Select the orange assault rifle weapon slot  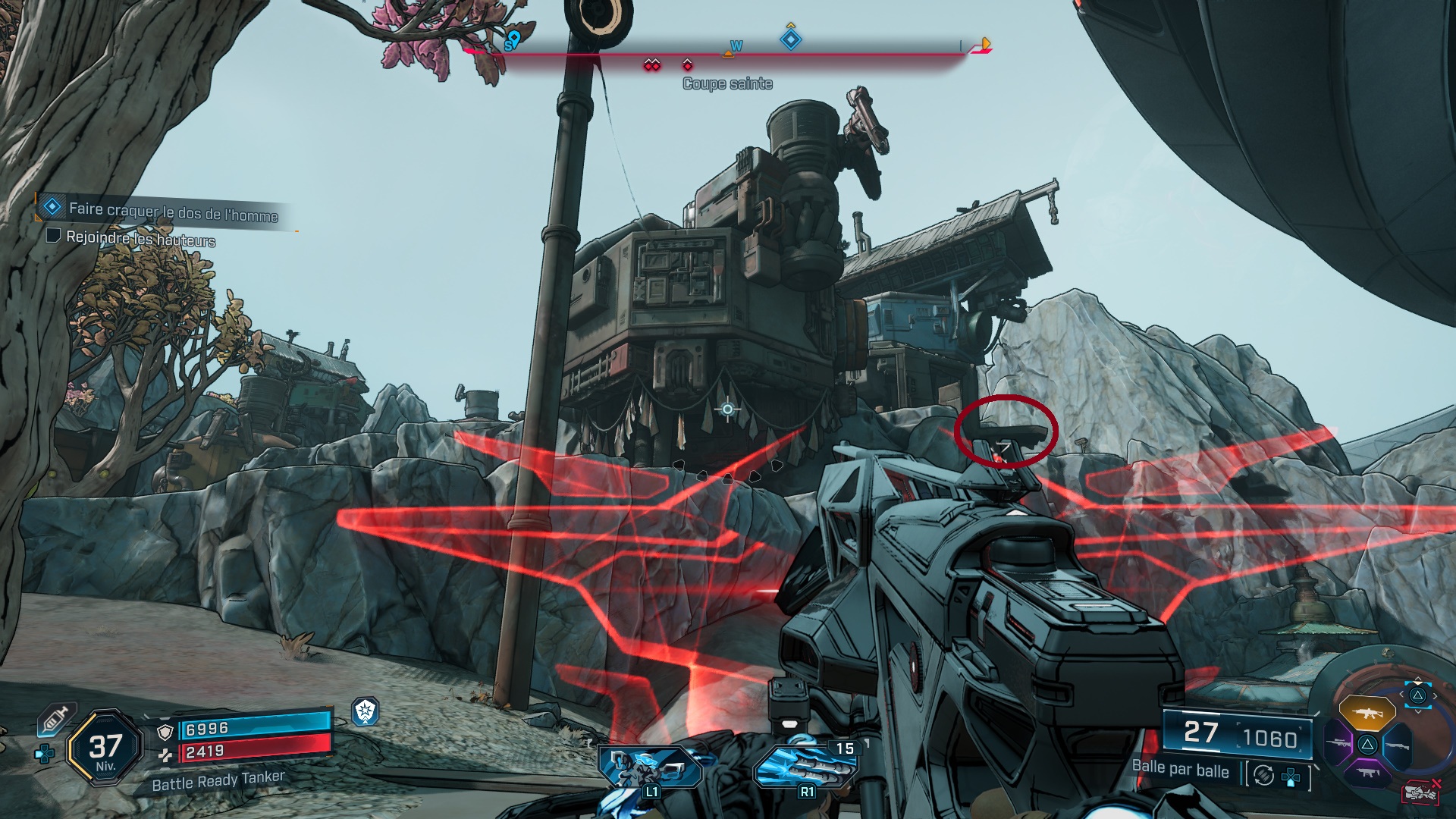point(1367,713)
